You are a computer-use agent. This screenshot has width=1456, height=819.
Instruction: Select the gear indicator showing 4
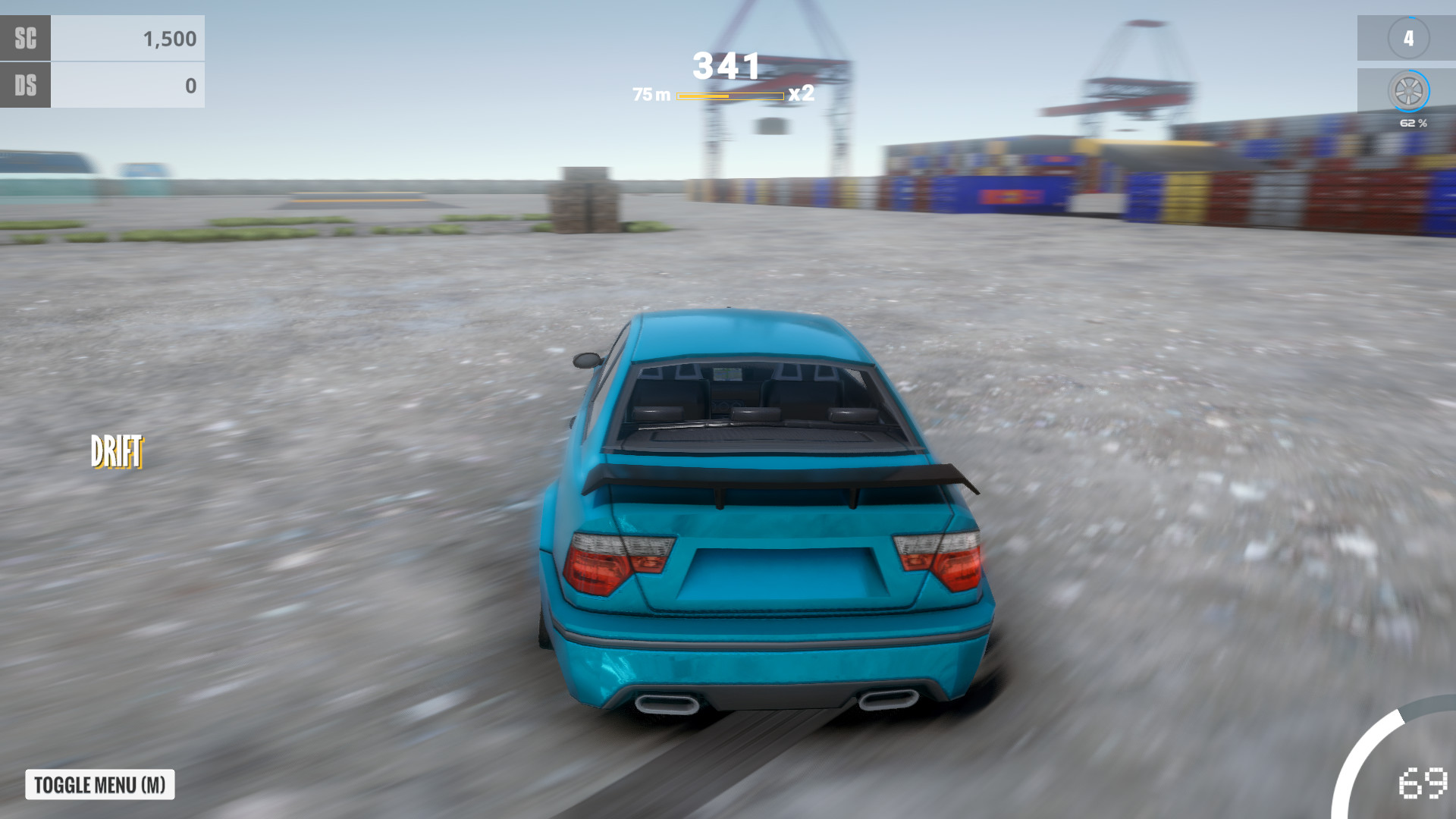point(1410,38)
